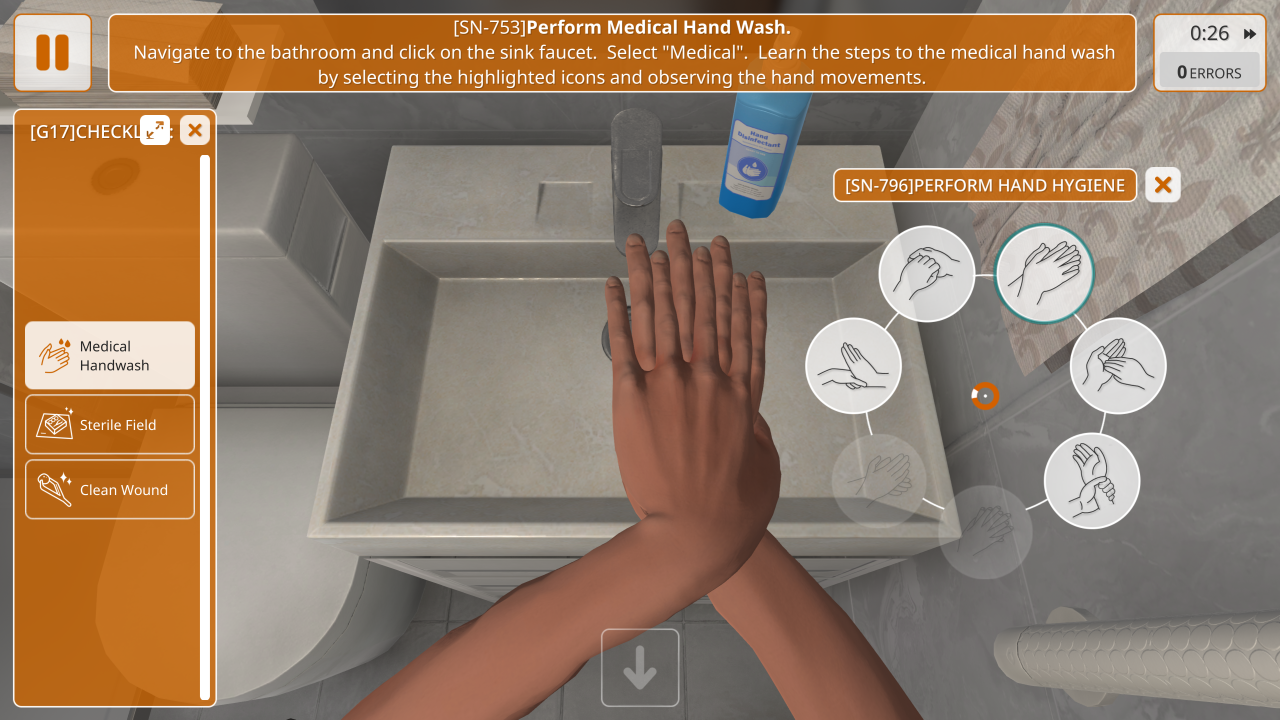
Task: Fast-forward the timer with the double arrow
Action: coord(1250,34)
